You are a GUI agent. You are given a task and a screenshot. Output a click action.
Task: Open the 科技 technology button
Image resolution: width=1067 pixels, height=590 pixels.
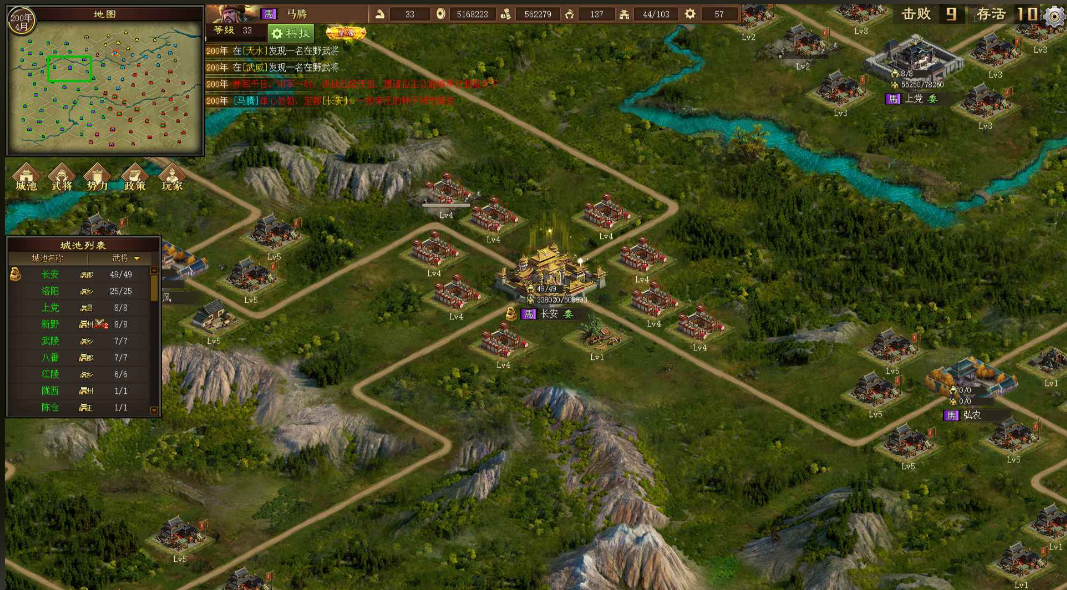[x=291, y=33]
